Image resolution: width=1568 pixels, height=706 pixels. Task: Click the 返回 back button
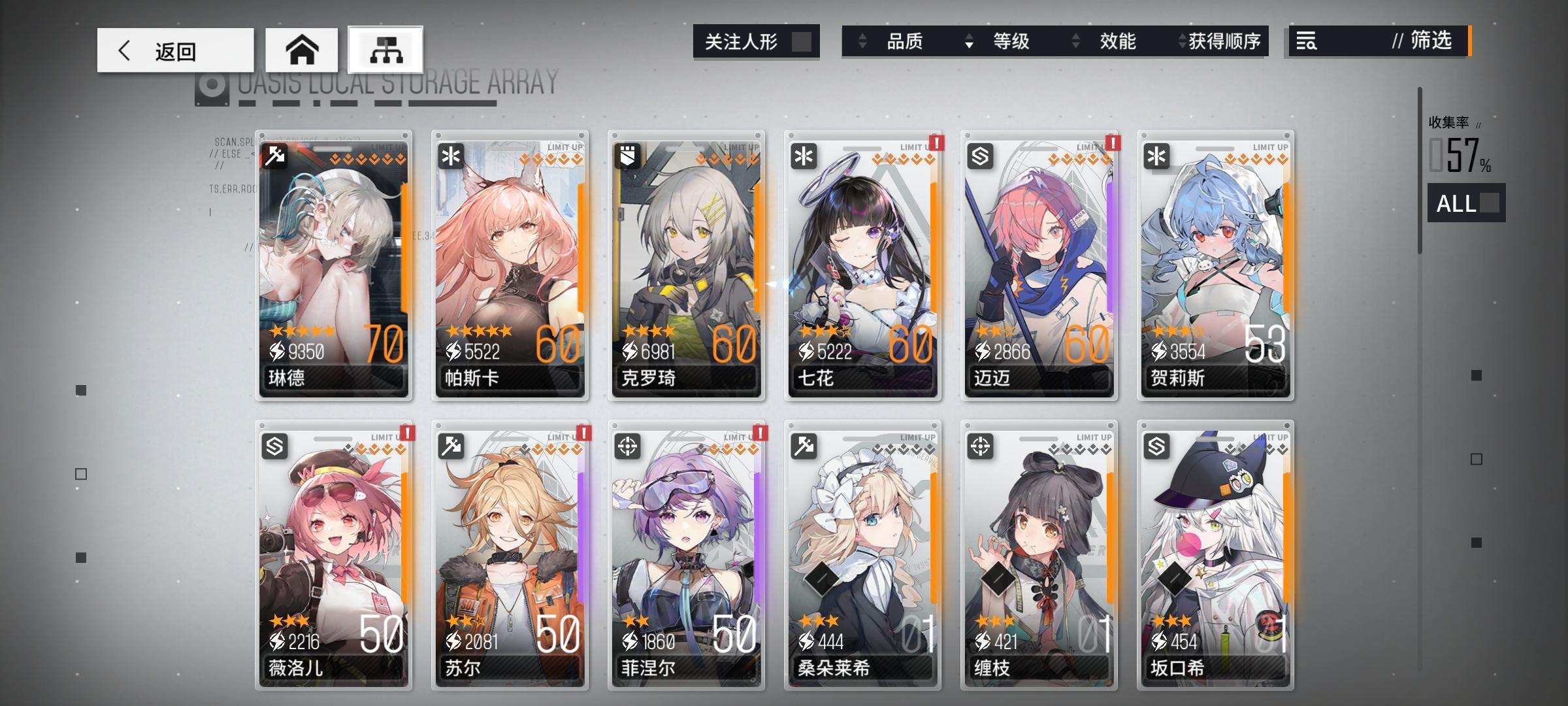click(176, 49)
